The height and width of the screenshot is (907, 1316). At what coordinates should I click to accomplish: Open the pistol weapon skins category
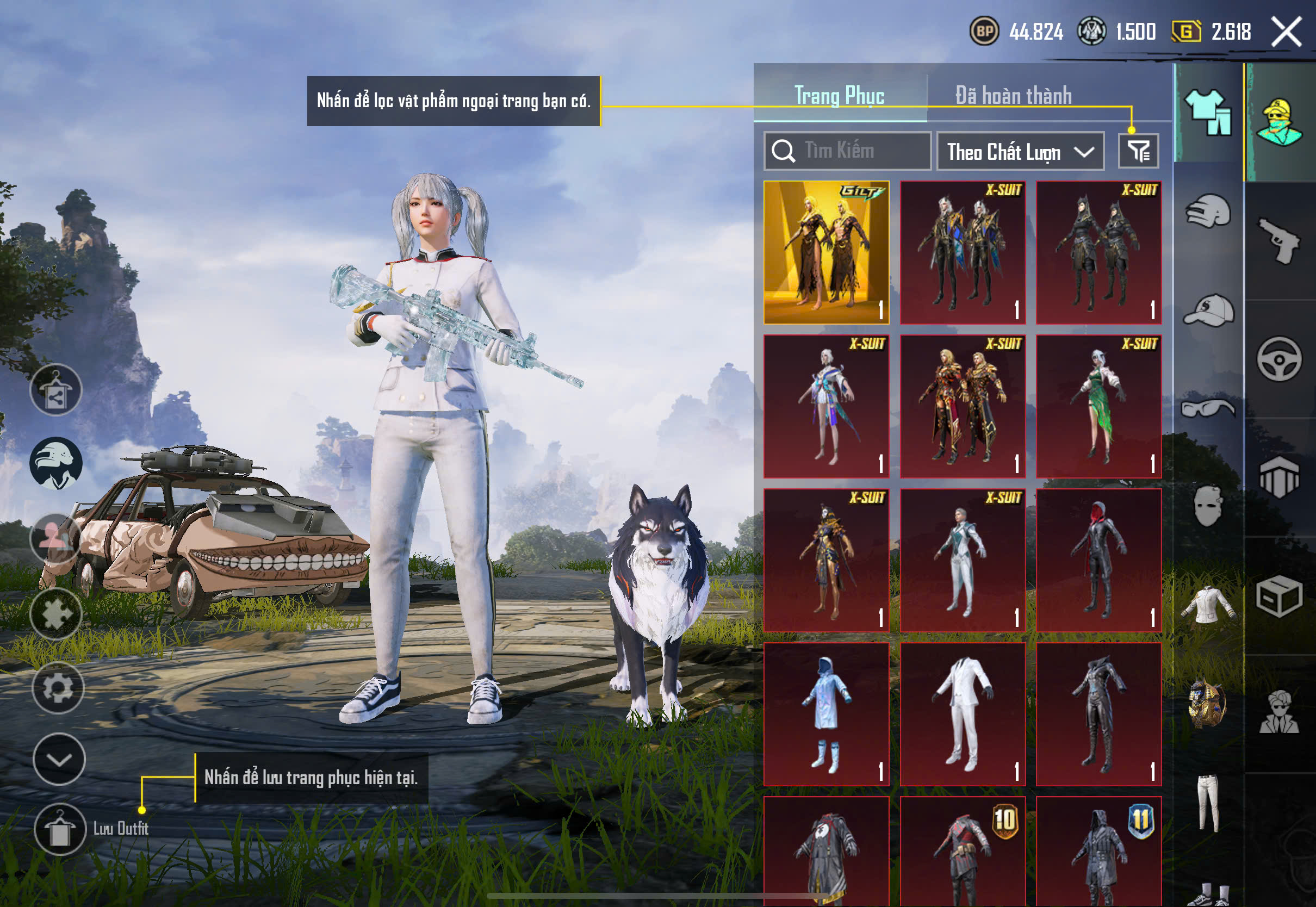point(1280,241)
